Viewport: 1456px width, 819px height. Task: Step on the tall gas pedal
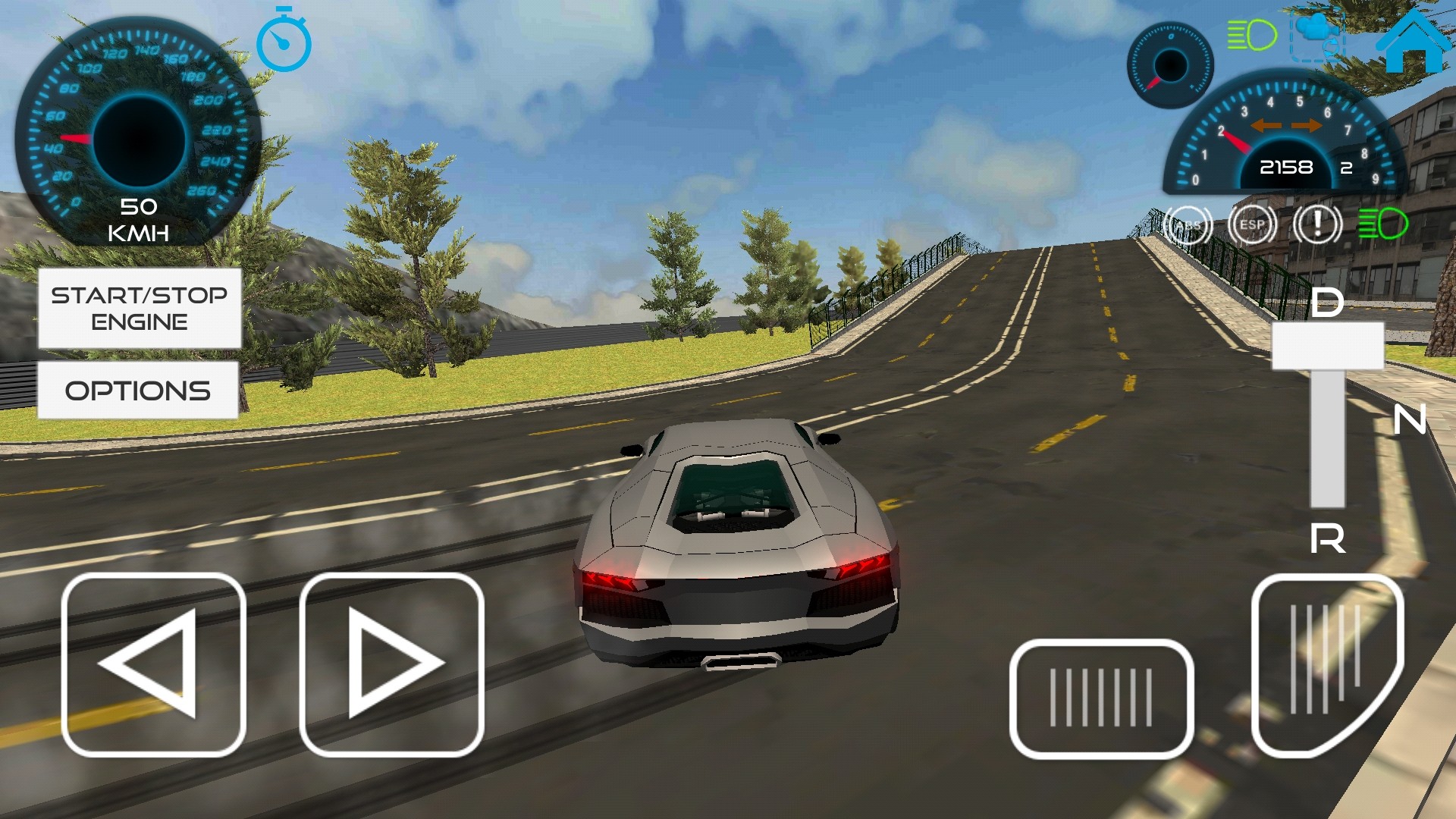(x=1326, y=664)
